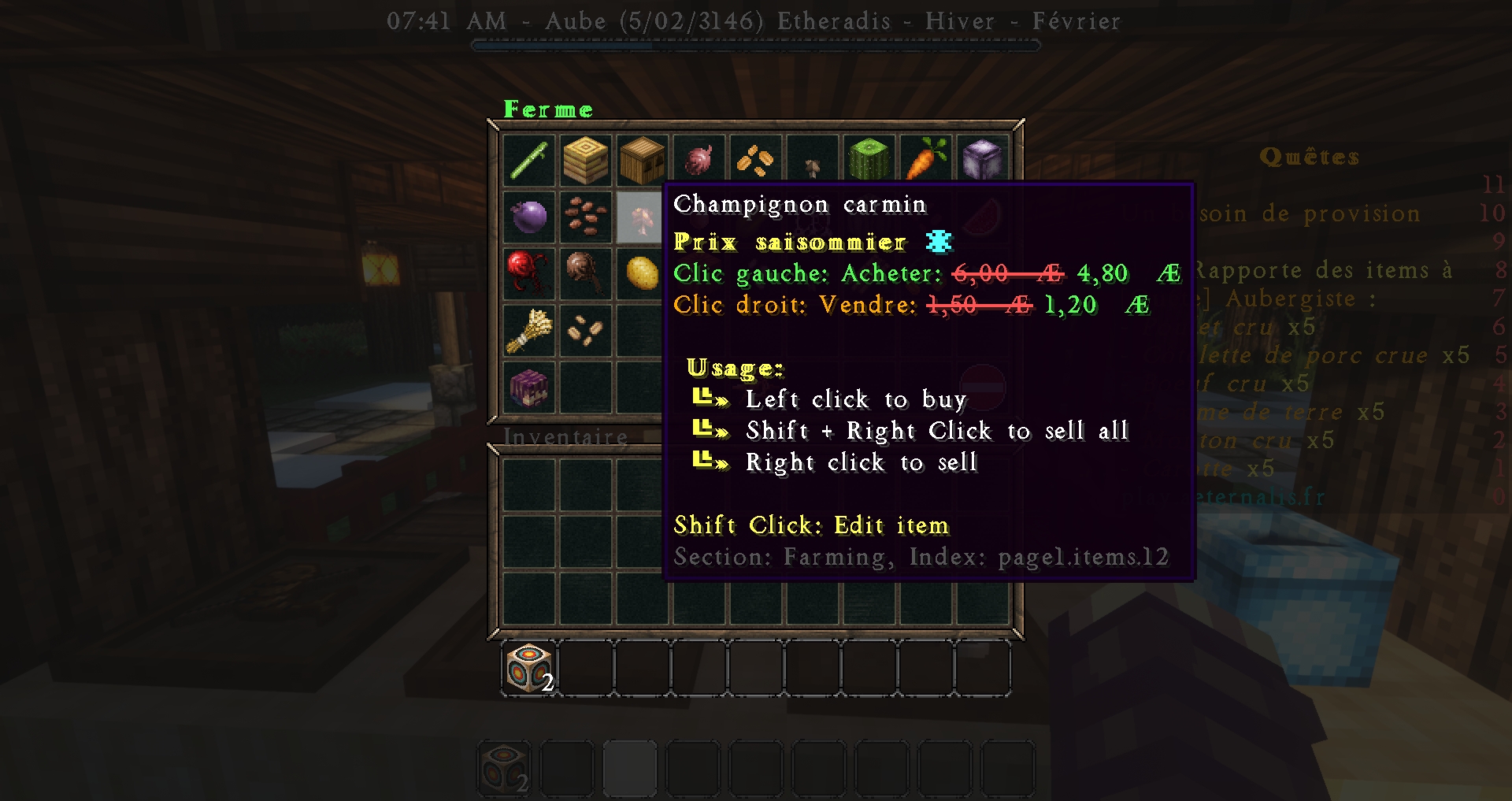Pick the orange seeds in top row
Screen dimensions: 1512x801
click(755, 160)
